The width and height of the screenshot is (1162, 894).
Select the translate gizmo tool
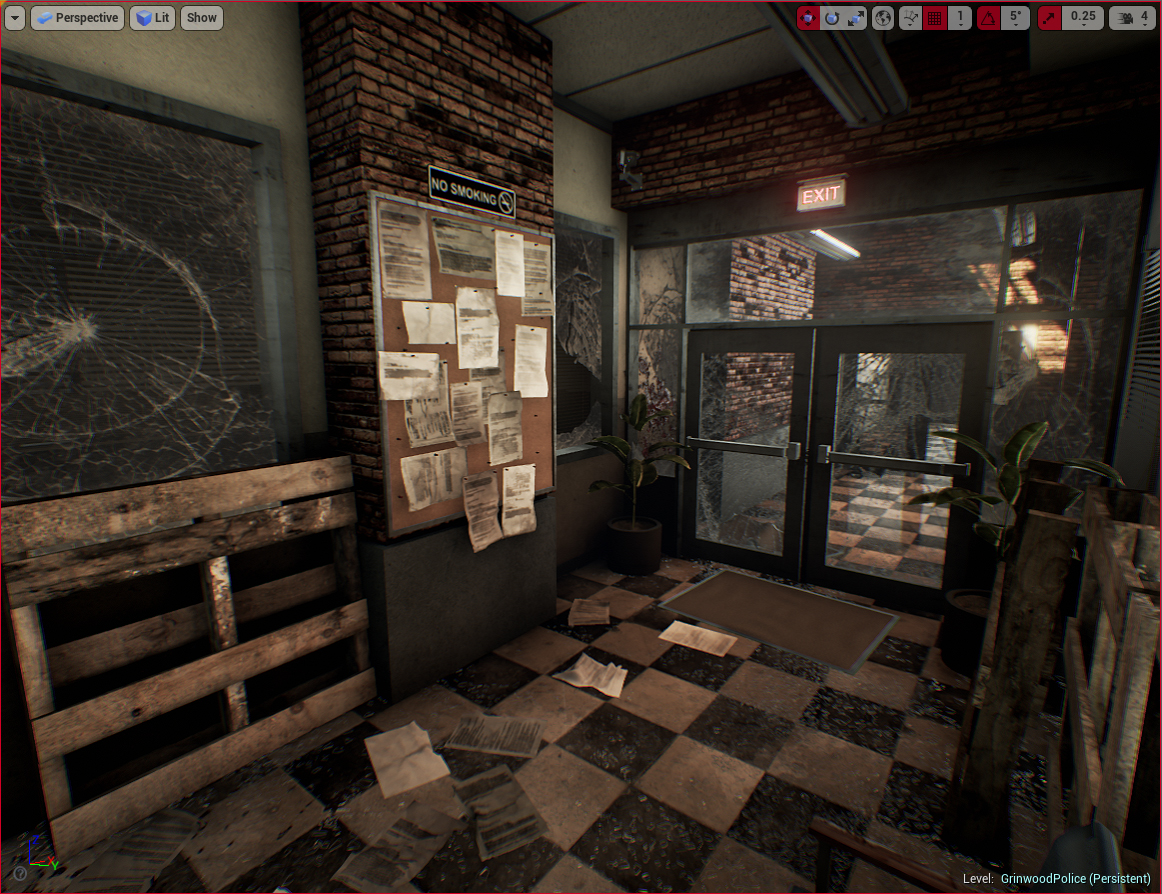coord(809,17)
